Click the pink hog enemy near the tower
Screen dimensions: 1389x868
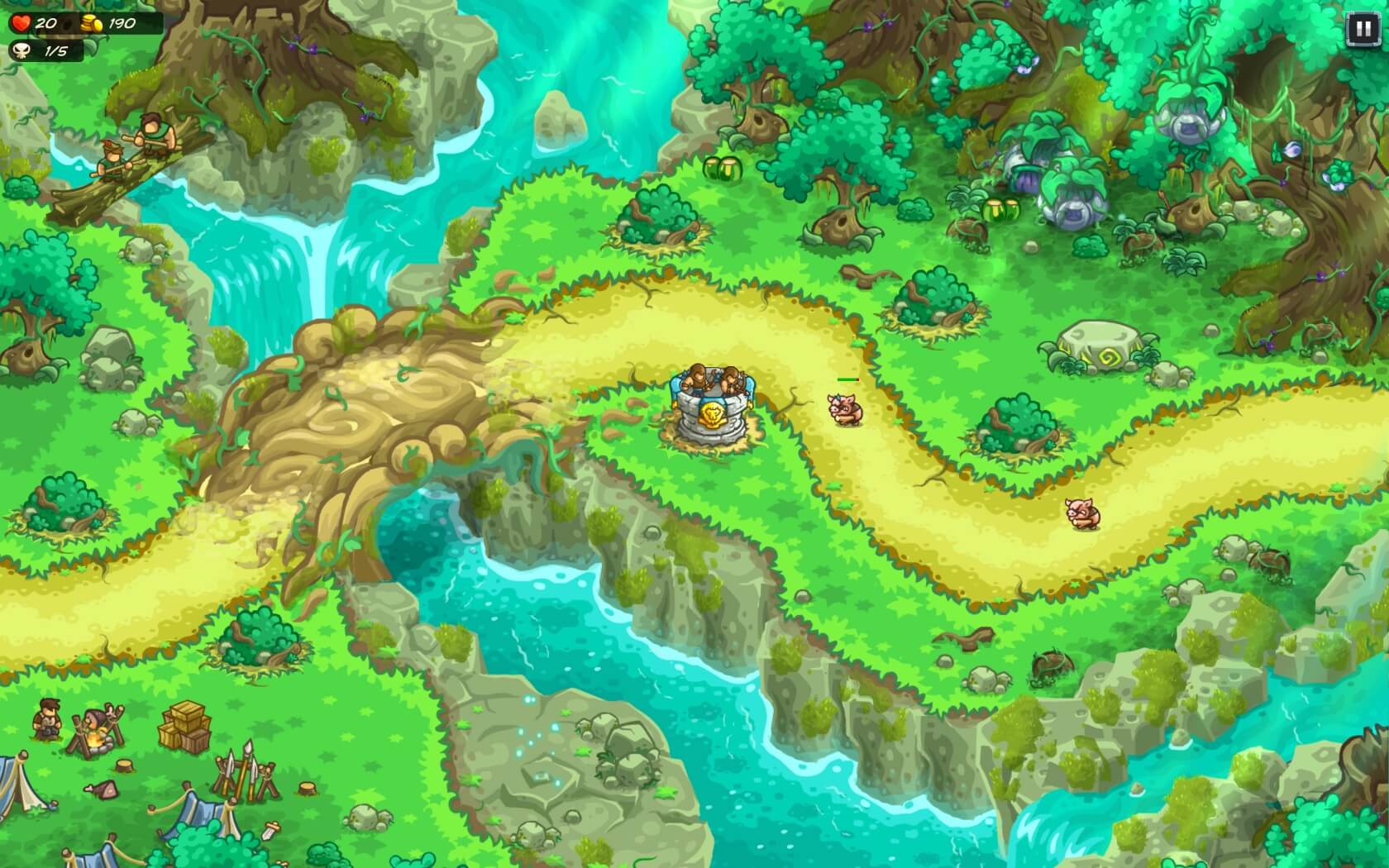(x=845, y=408)
